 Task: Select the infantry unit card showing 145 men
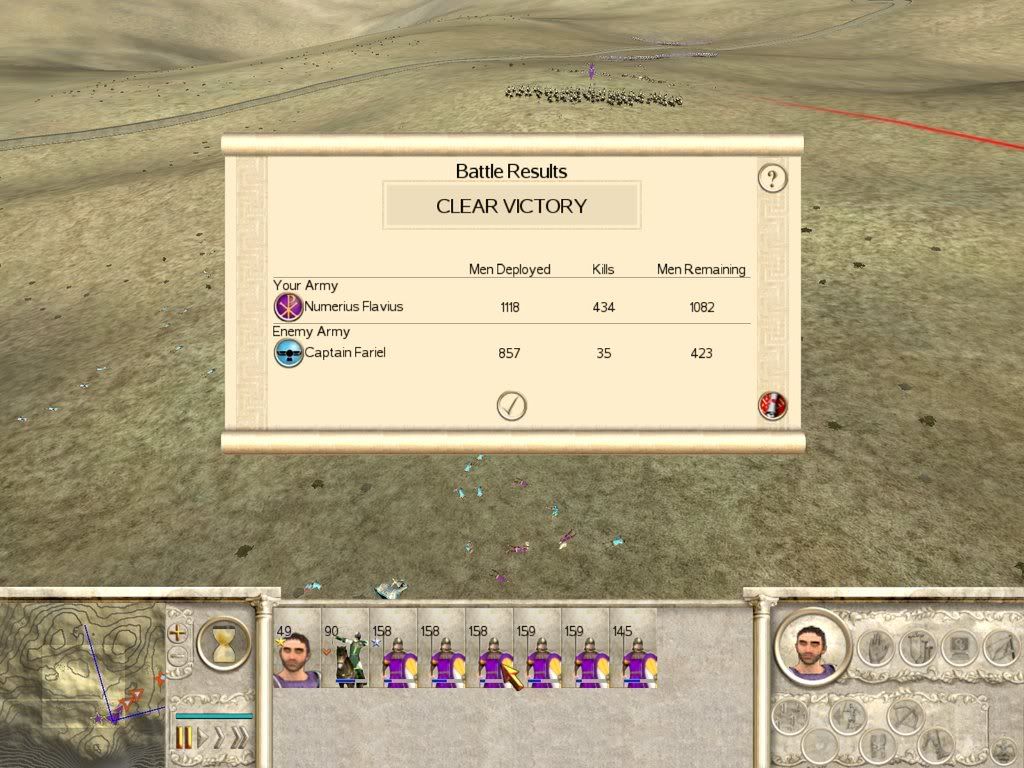tap(634, 657)
